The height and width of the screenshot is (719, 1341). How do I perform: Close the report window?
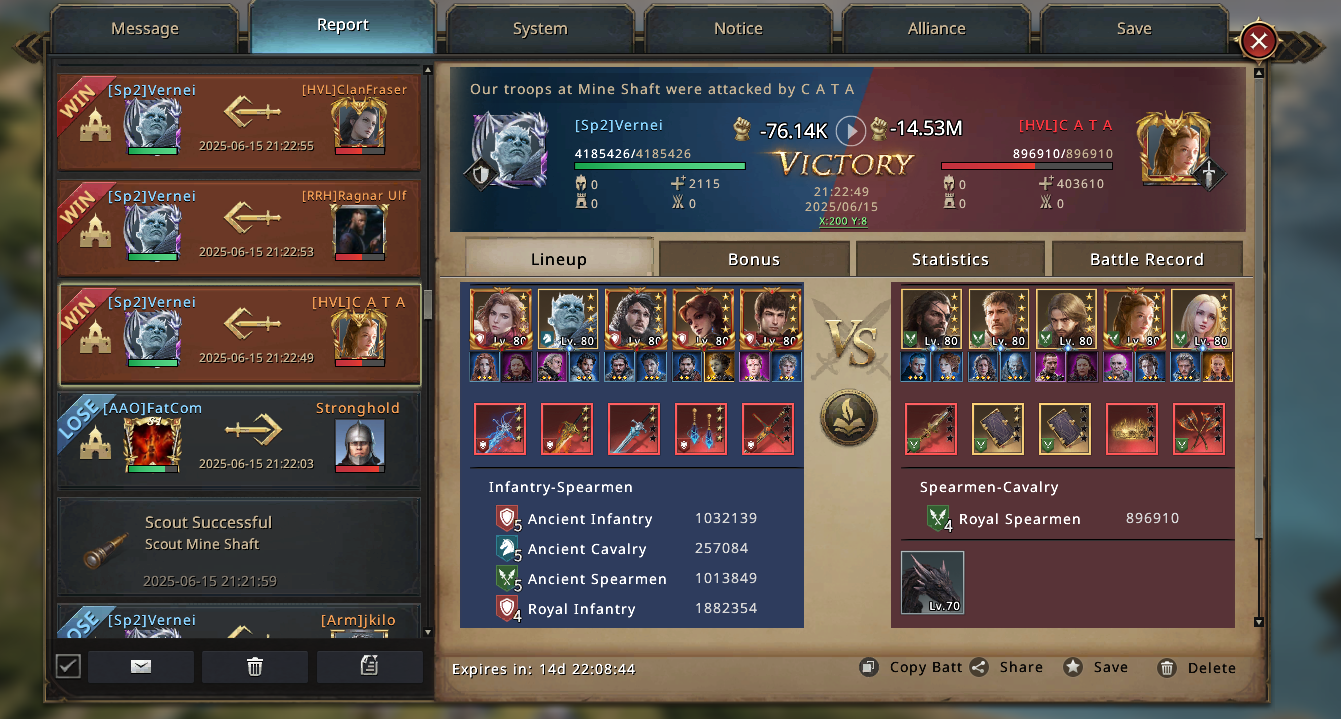click(1259, 41)
